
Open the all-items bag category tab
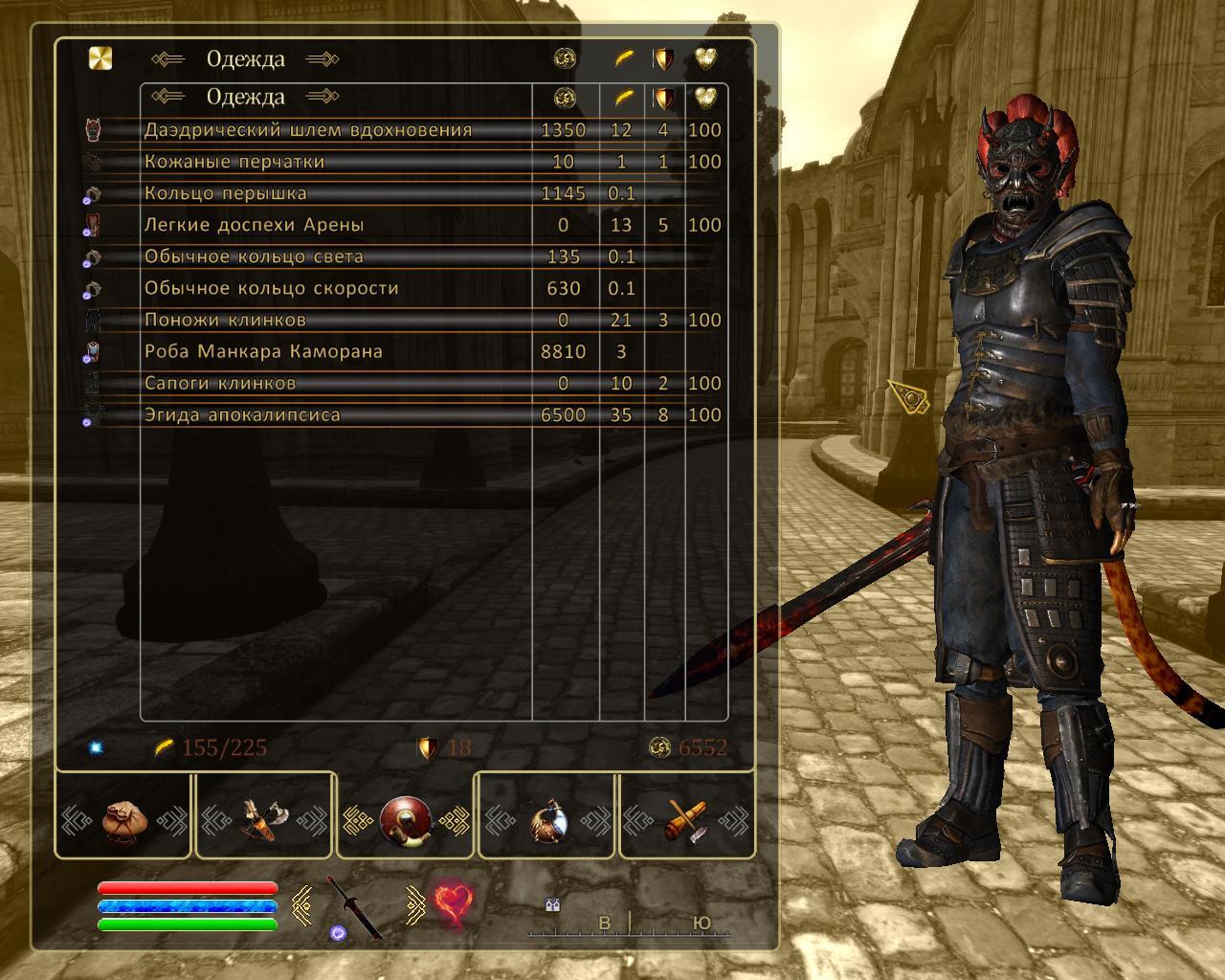click(x=124, y=823)
